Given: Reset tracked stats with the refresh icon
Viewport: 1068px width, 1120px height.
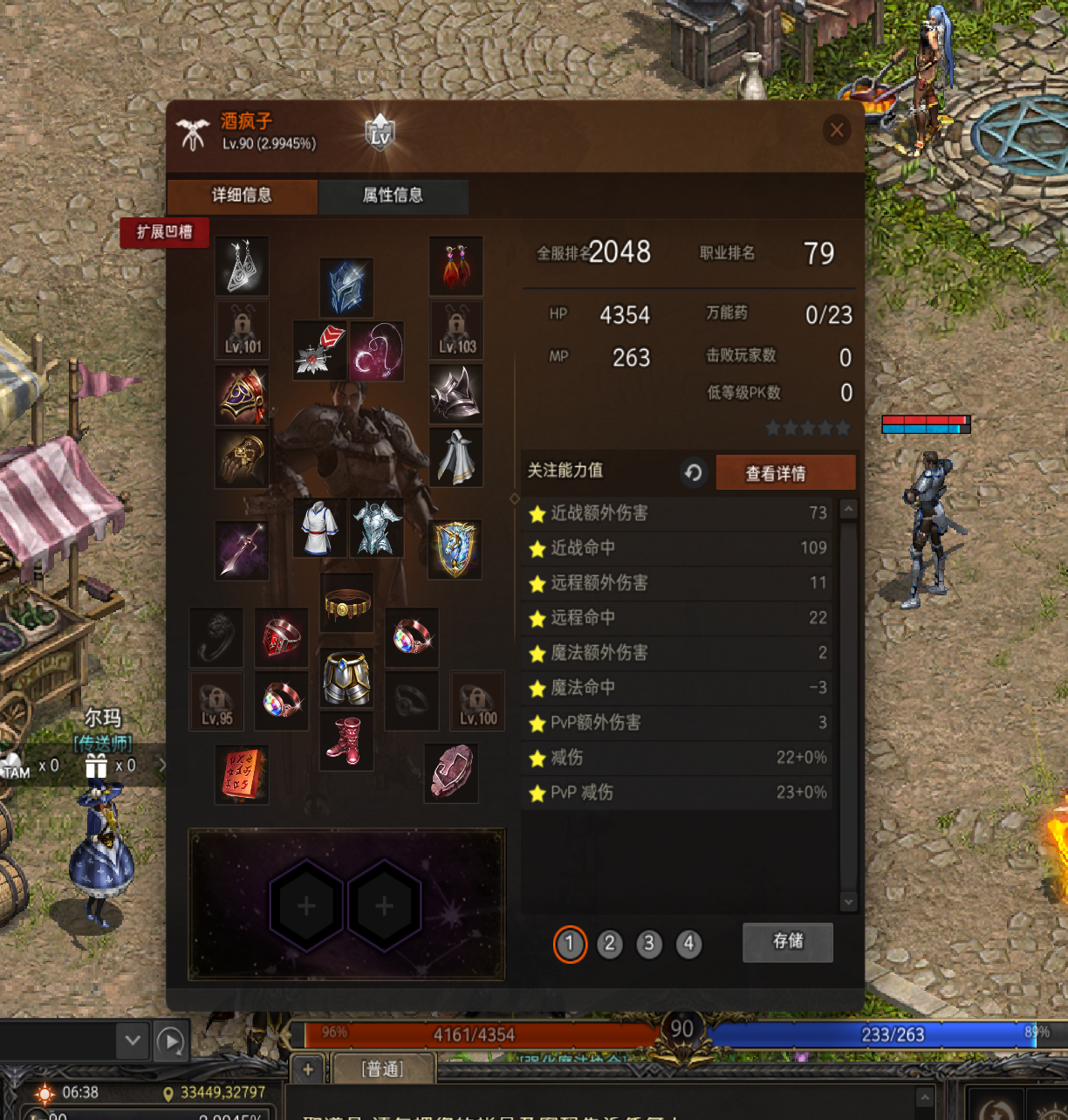Looking at the screenshot, I should 694,472.
